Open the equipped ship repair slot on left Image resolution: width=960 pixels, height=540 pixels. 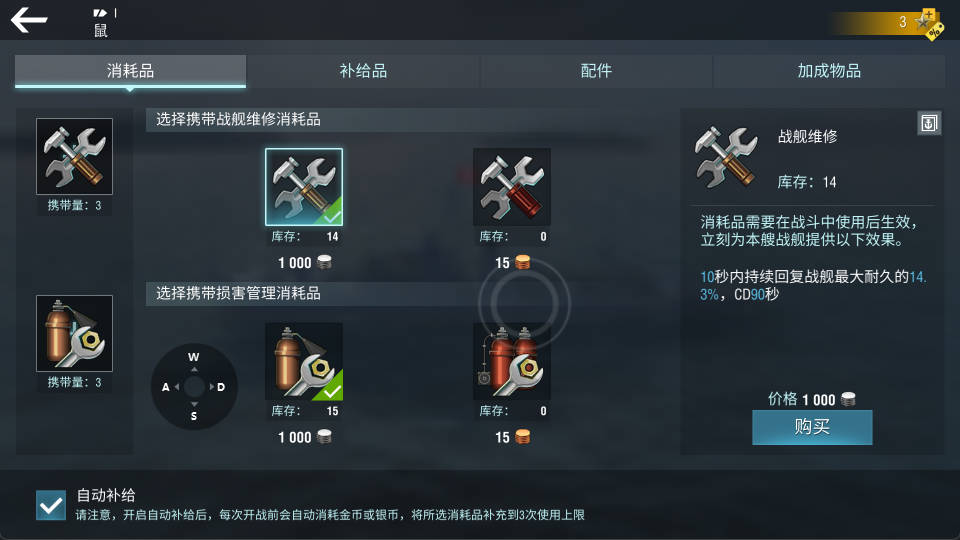(x=75, y=157)
